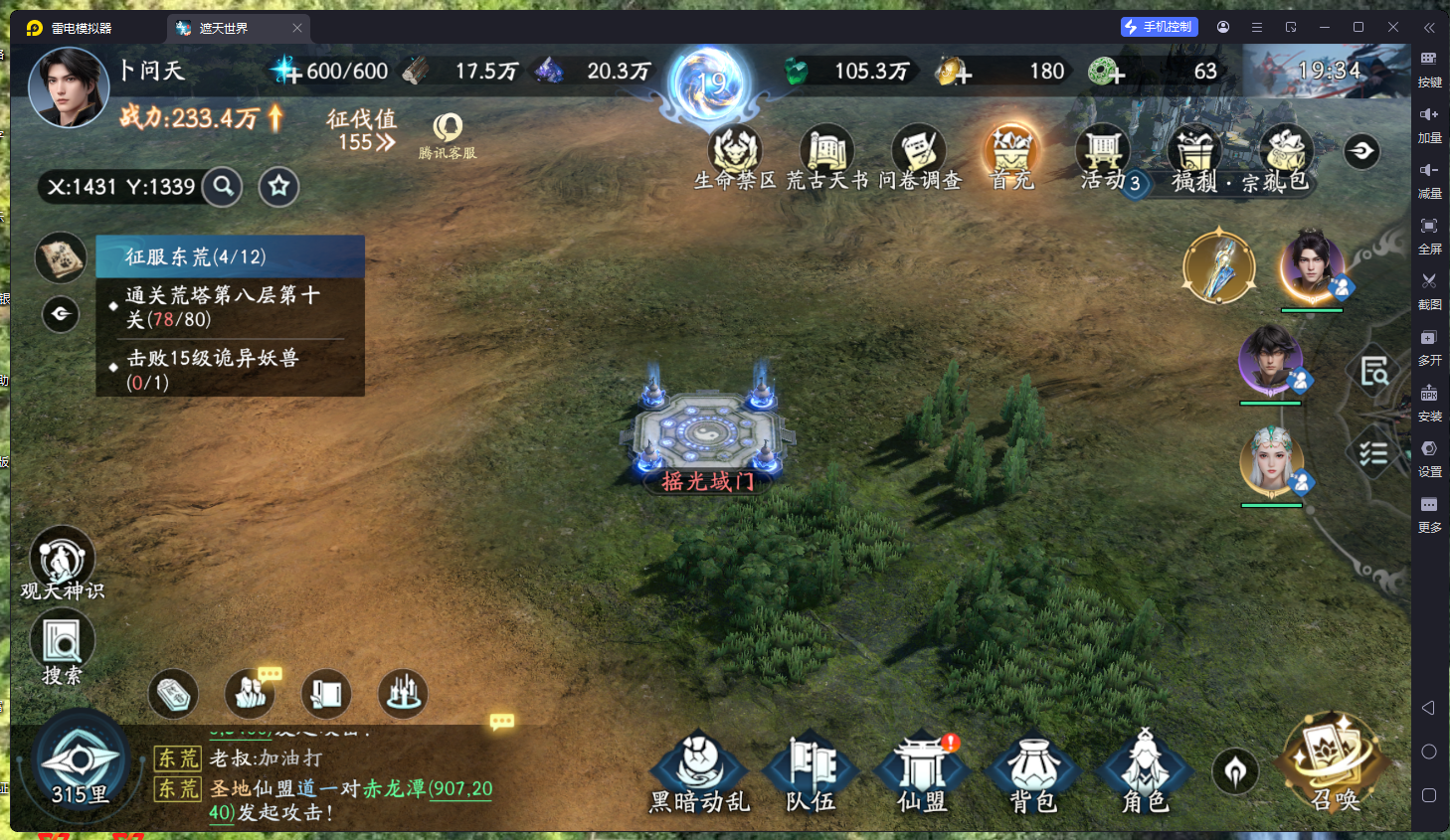1450x840 pixels.
Task: Open the 活动 events menu
Action: click(1103, 156)
